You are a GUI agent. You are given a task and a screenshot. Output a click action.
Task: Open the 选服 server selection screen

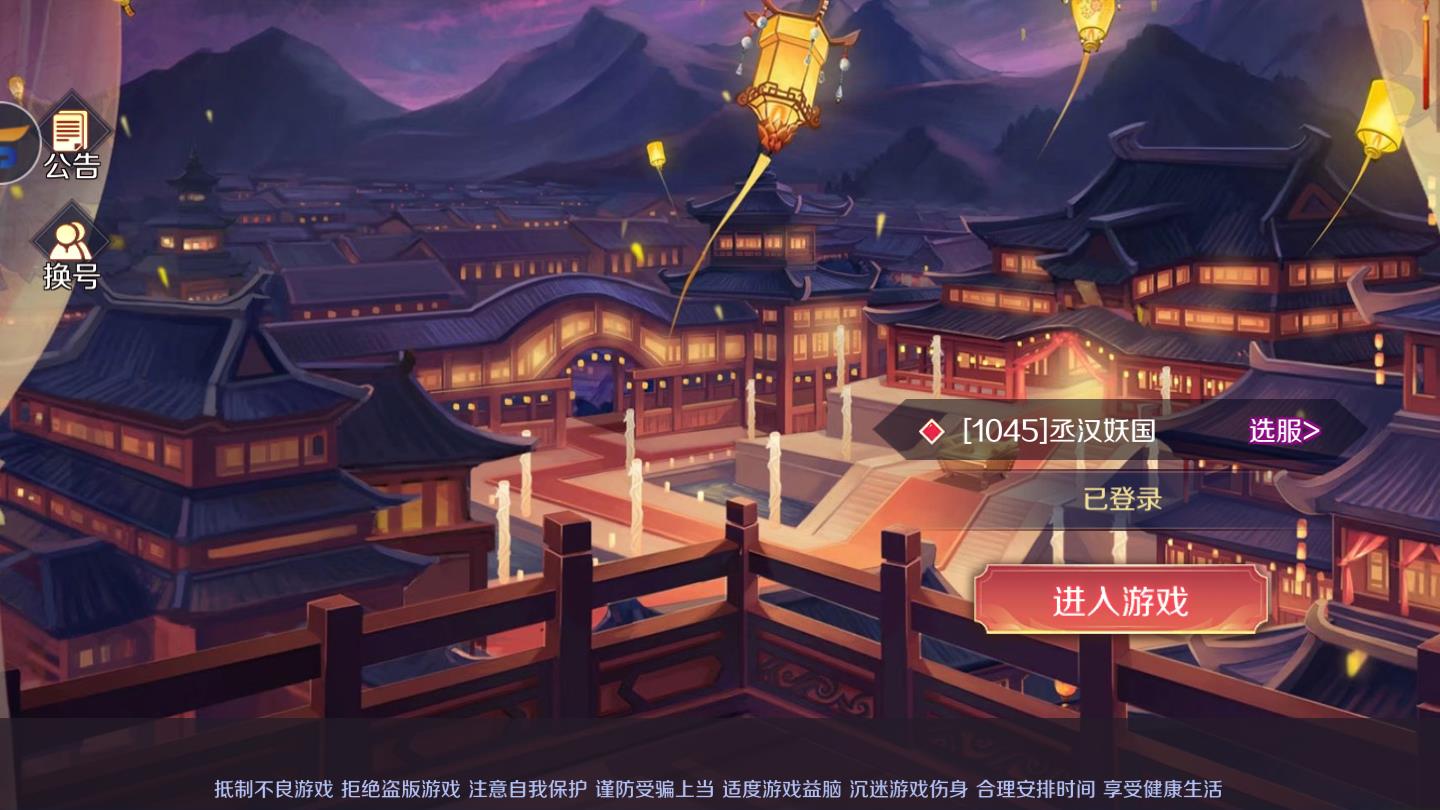pyautogui.click(x=1283, y=431)
